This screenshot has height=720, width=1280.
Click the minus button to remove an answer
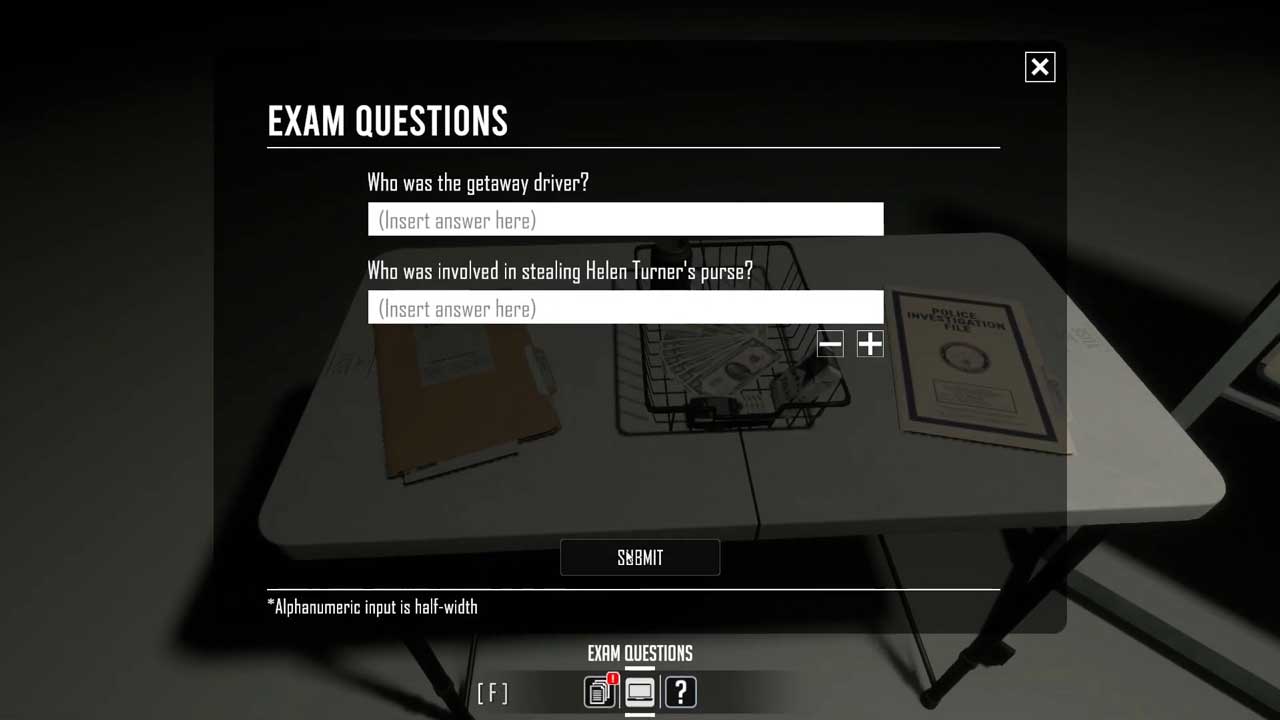830,344
